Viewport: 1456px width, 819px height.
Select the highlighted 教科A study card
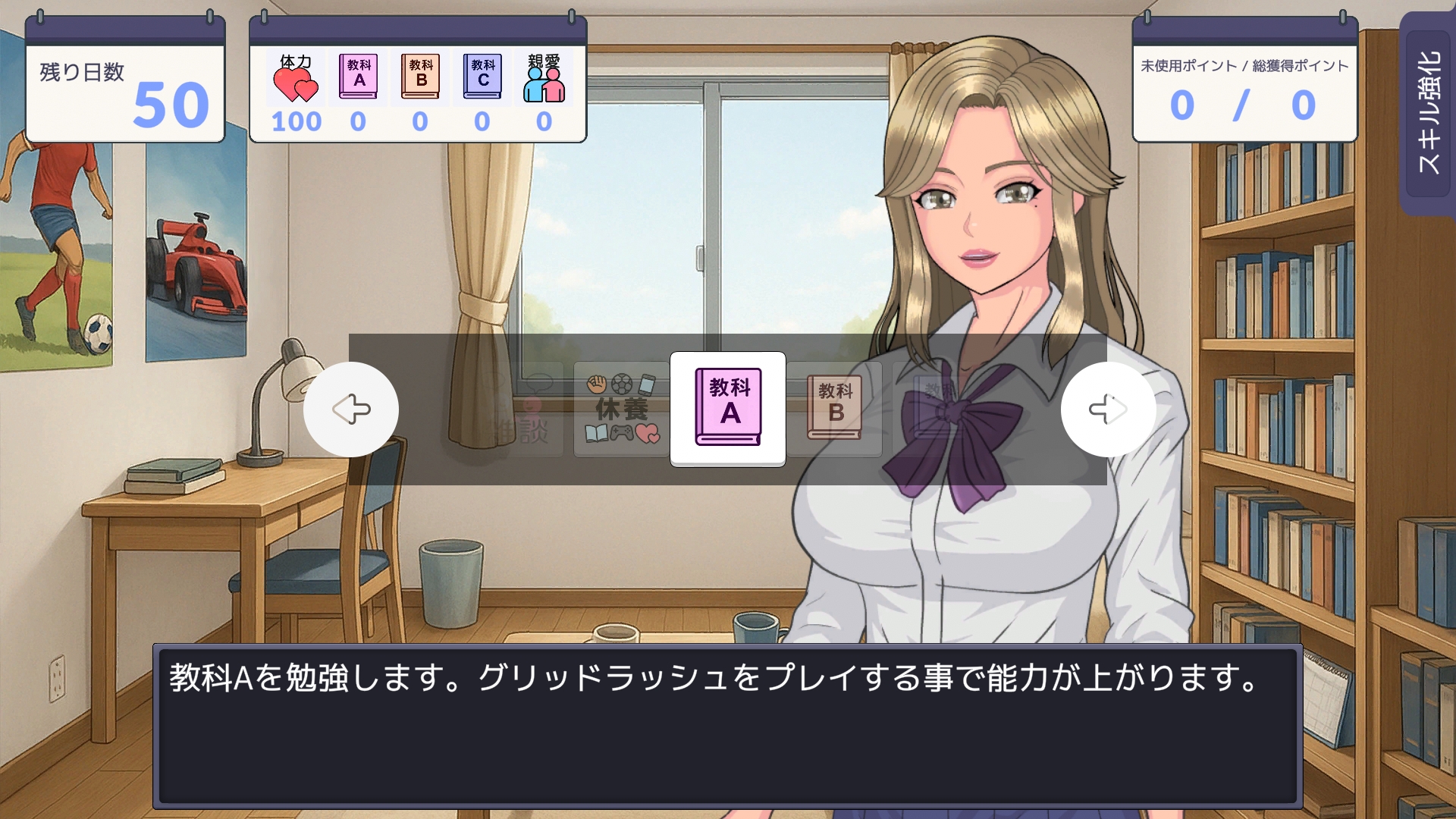pyautogui.click(x=728, y=409)
